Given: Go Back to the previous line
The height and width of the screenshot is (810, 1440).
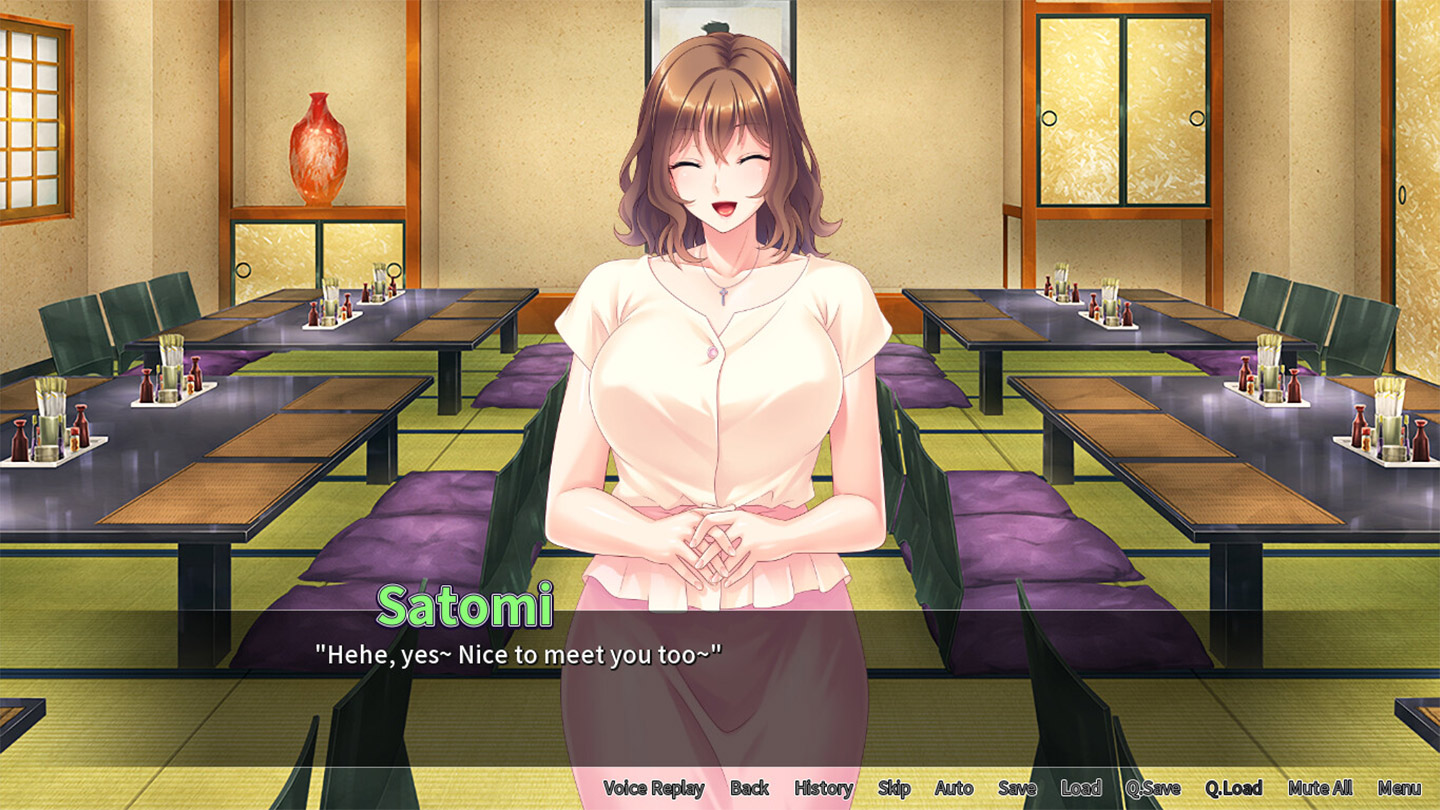Looking at the screenshot, I should (749, 788).
